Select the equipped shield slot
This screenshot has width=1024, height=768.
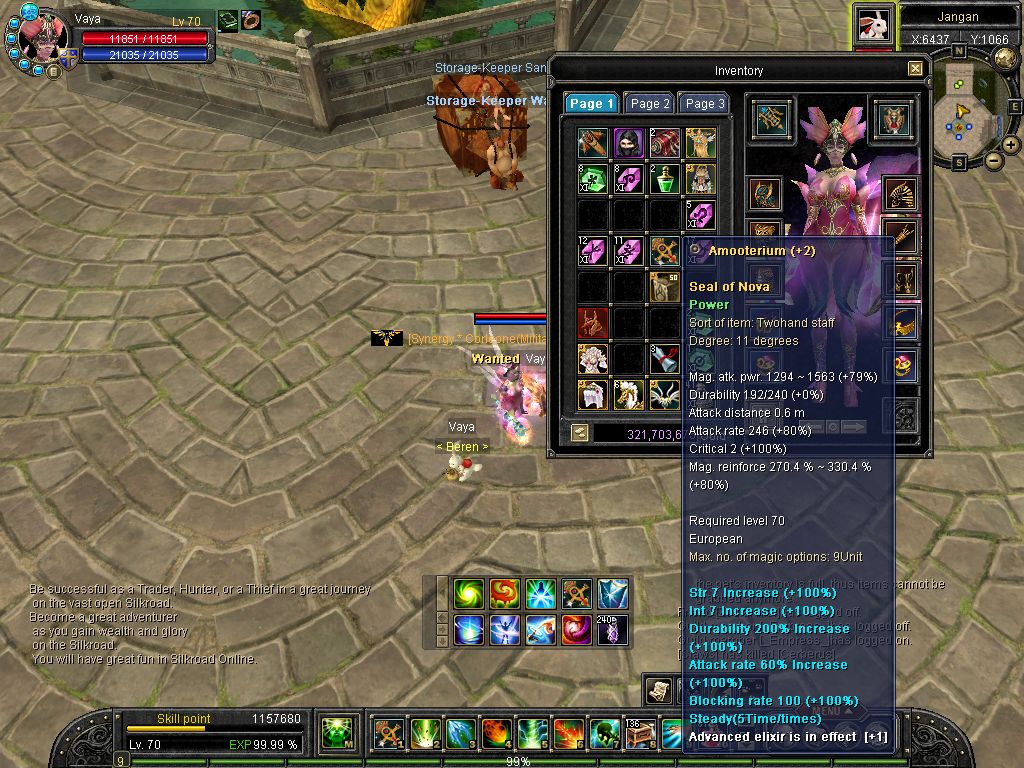(x=893, y=120)
